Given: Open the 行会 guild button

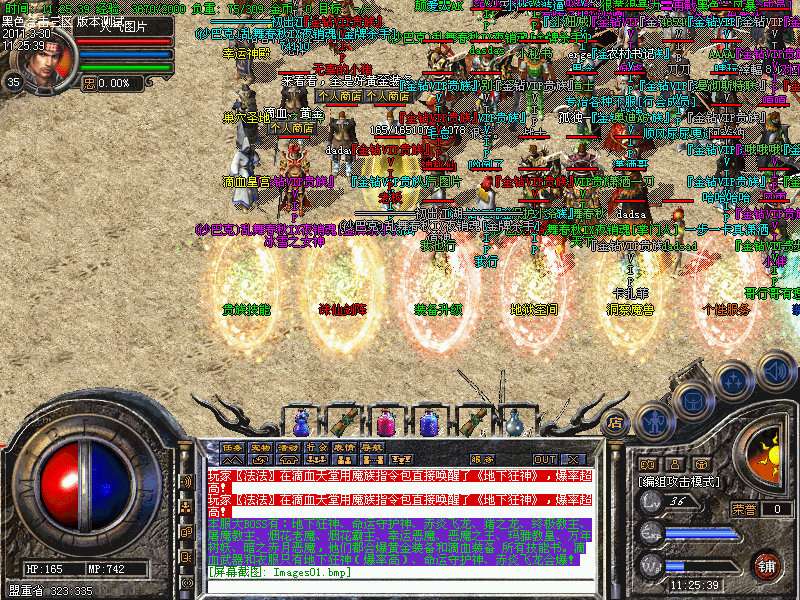Looking at the screenshot, I should click(x=316, y=447).
